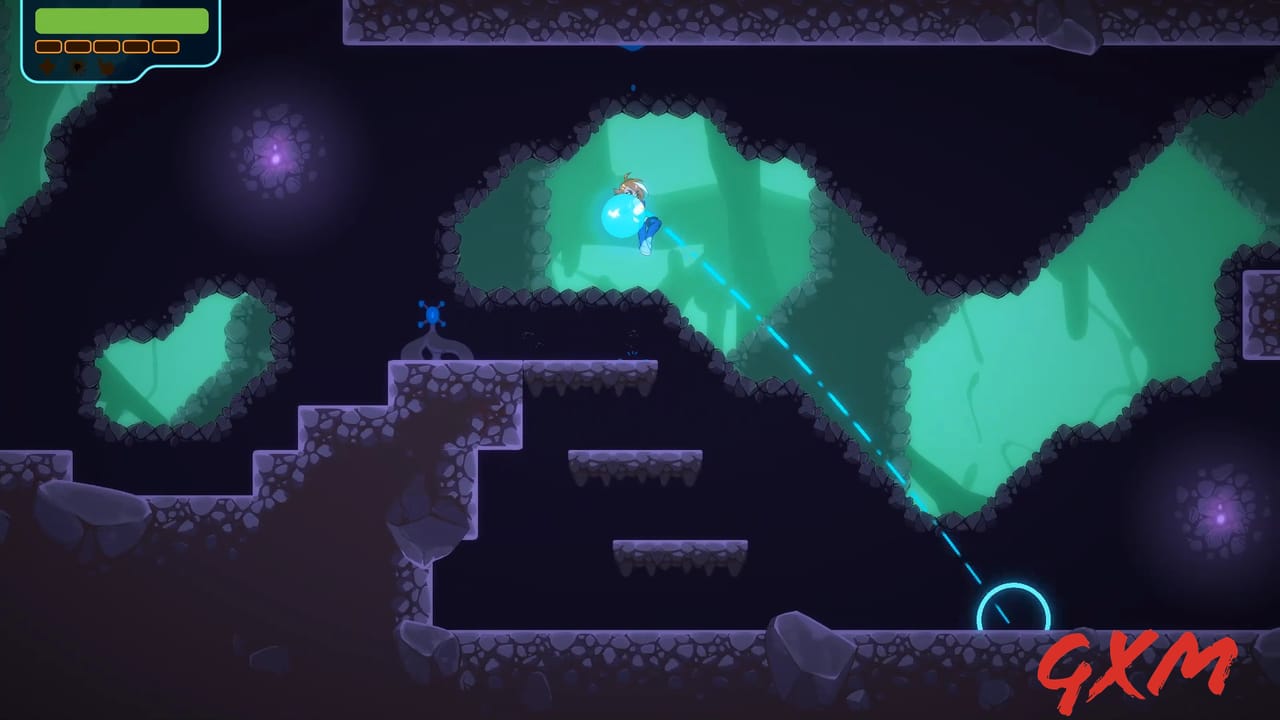
Task: Click the small blue droplet above the character
Action: tap(633, 88)
